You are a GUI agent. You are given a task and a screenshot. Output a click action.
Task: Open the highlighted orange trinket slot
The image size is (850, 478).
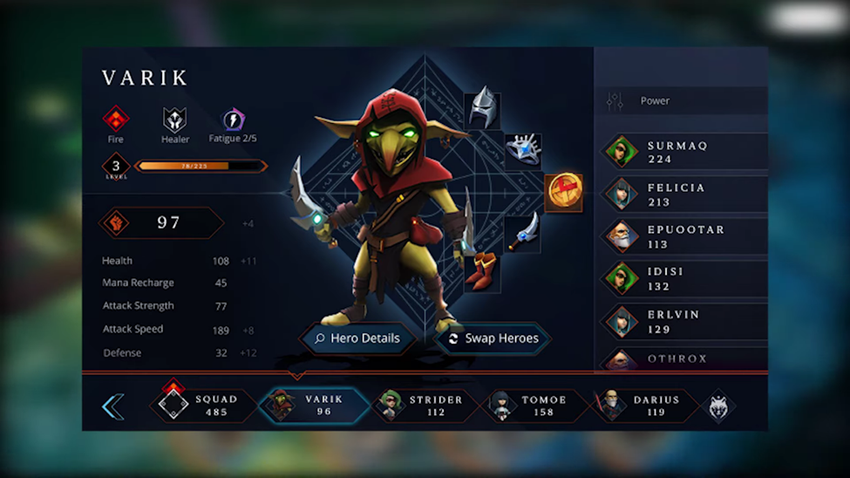click(563, 191)
